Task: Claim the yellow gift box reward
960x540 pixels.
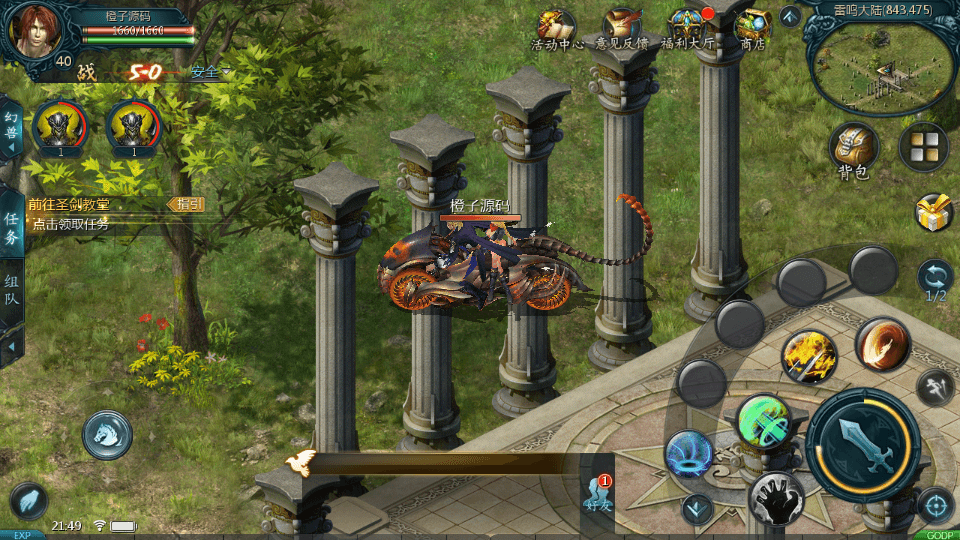Action: tap(933, 212)
